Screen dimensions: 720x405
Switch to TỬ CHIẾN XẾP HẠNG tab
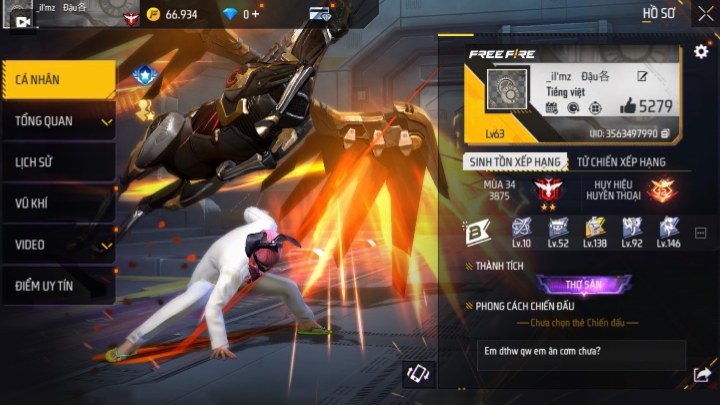coord(621,162)
